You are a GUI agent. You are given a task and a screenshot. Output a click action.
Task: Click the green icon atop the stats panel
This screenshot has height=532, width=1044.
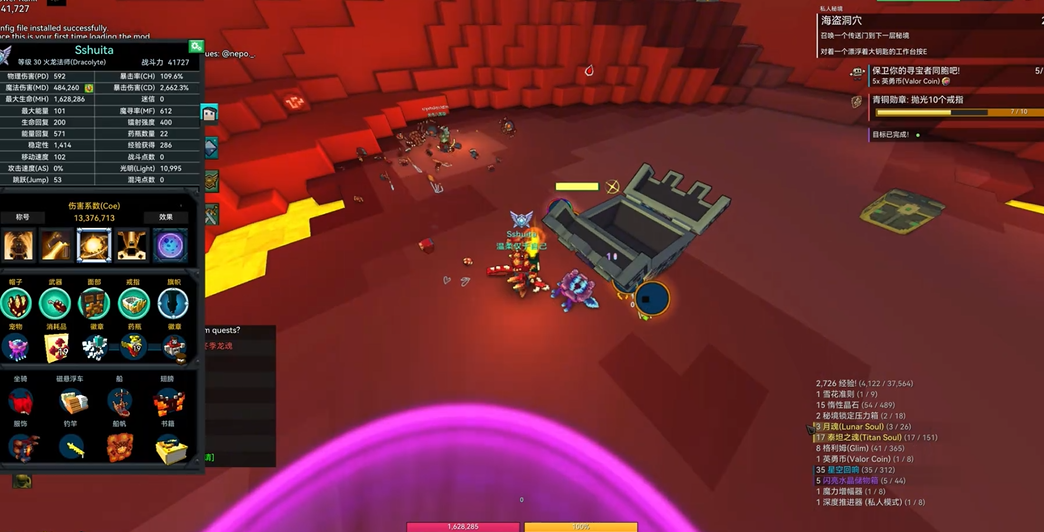click(196, 47)
